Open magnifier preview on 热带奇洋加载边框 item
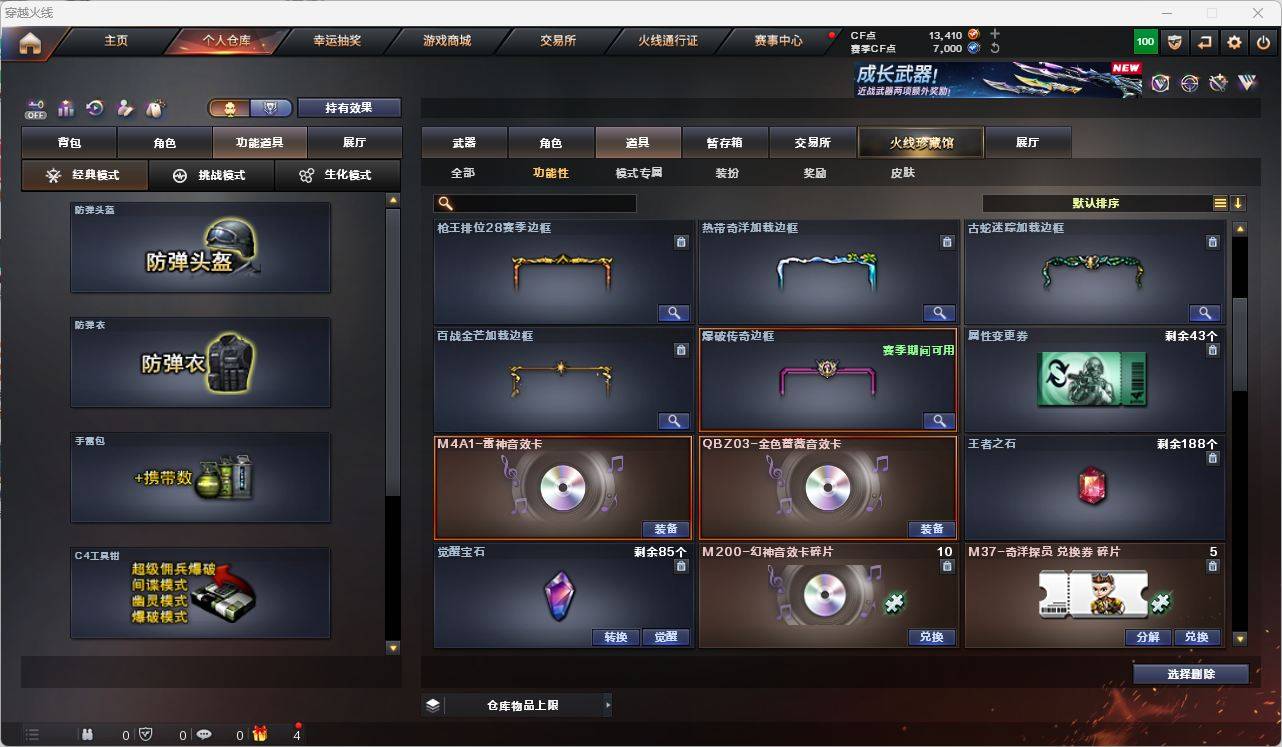 point(939,312)
